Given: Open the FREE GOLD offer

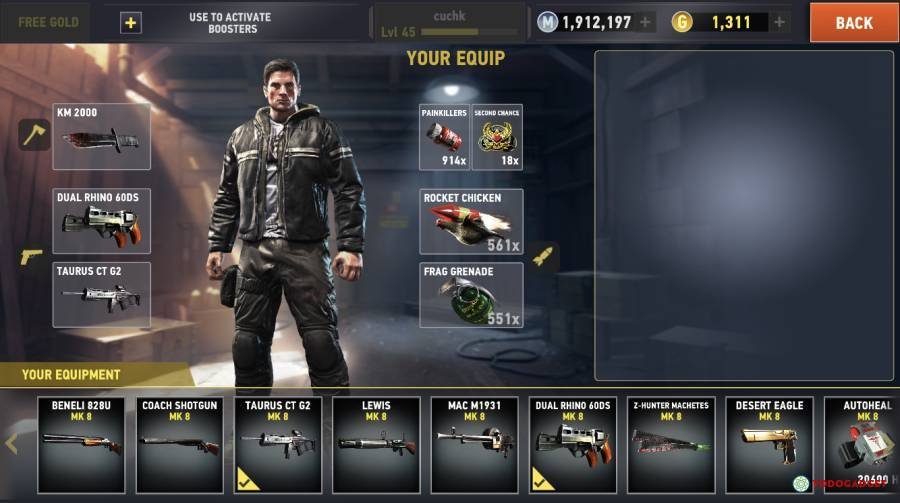Looking at the screenshot, I should (x=47, y=22).
